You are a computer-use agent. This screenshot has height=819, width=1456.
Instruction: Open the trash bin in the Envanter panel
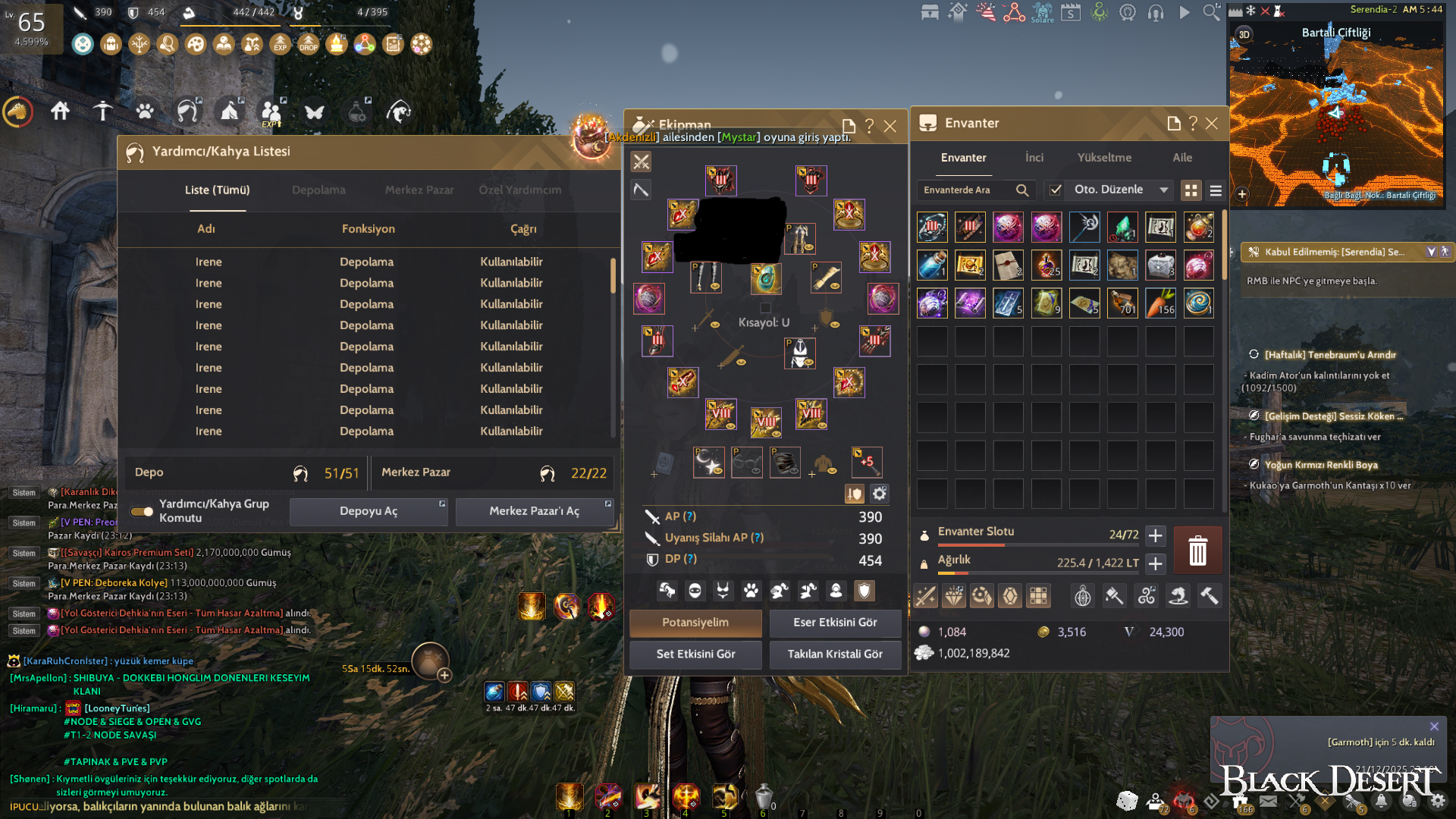[1197, 550]
